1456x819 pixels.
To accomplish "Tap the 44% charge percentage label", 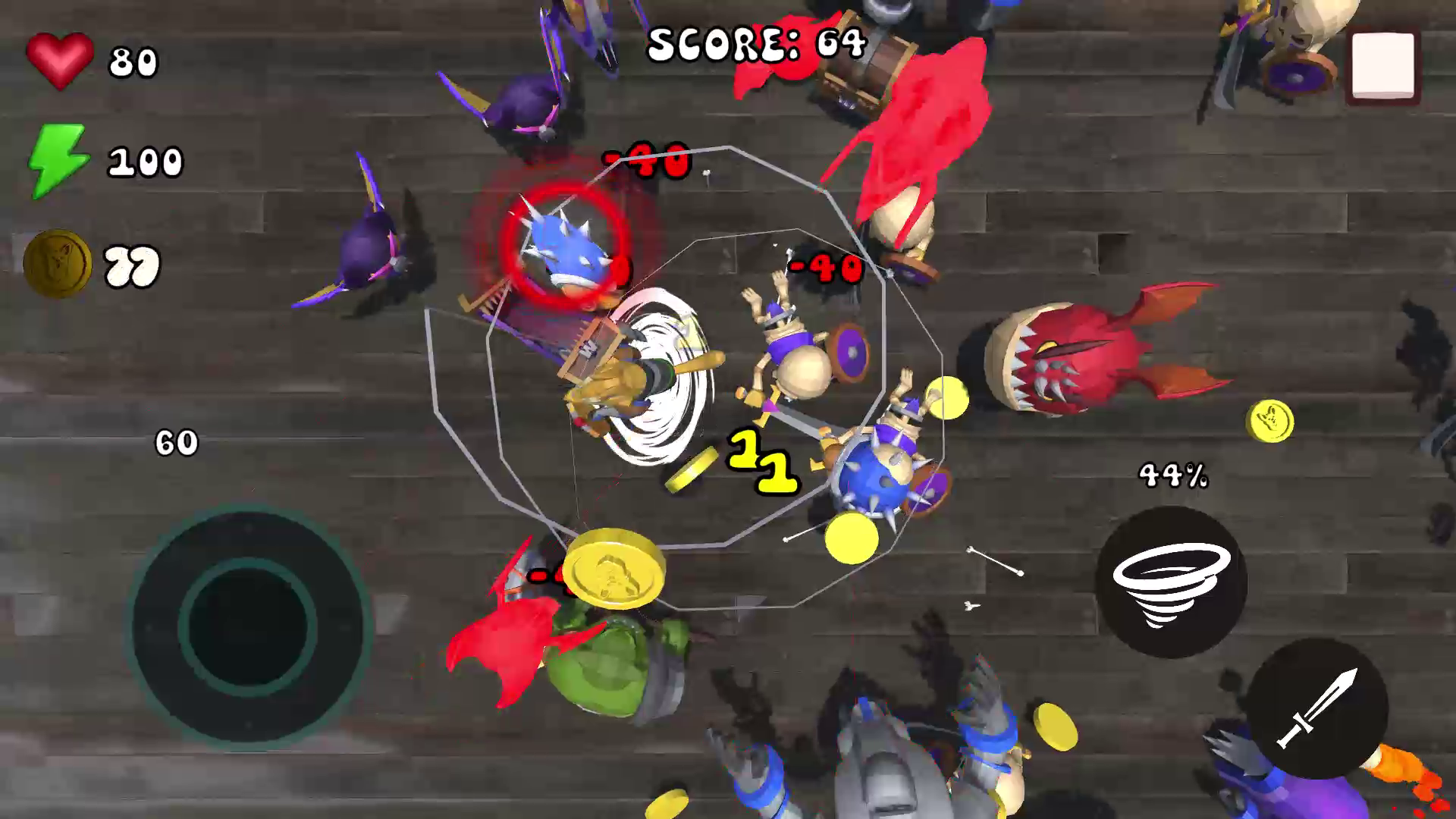I will 1174,476.
